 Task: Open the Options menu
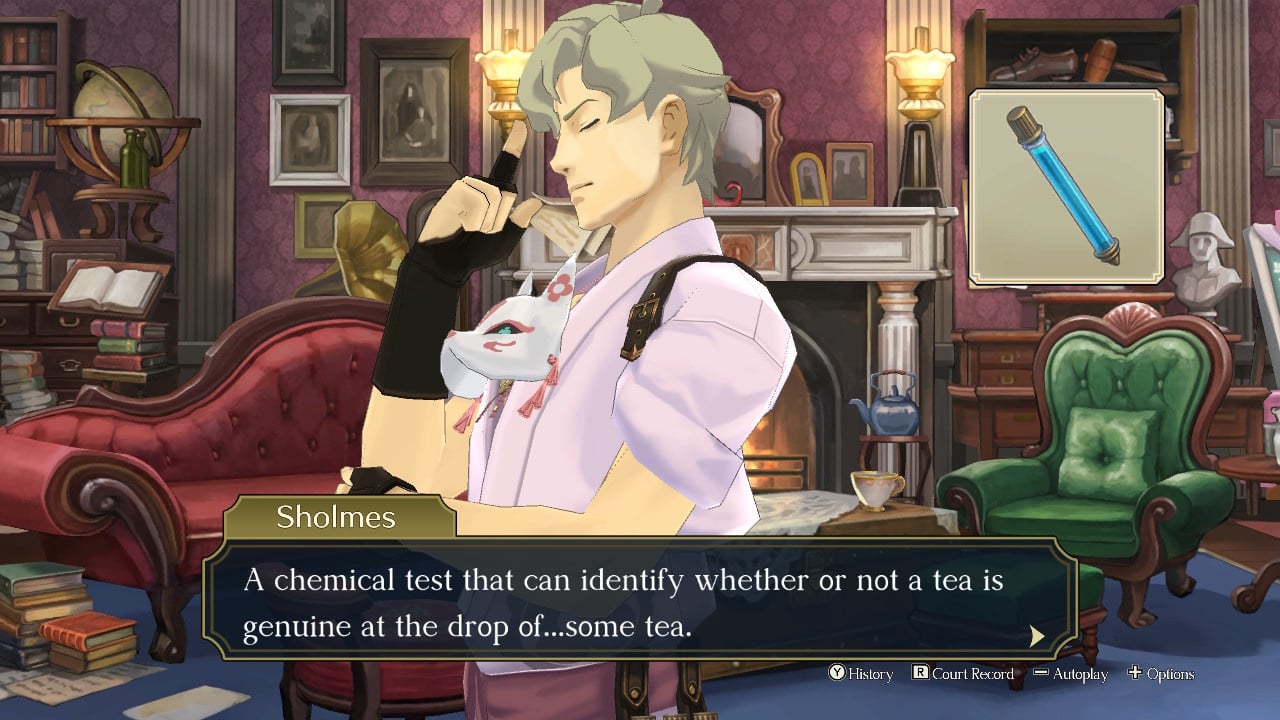[x=1161, y=674]
